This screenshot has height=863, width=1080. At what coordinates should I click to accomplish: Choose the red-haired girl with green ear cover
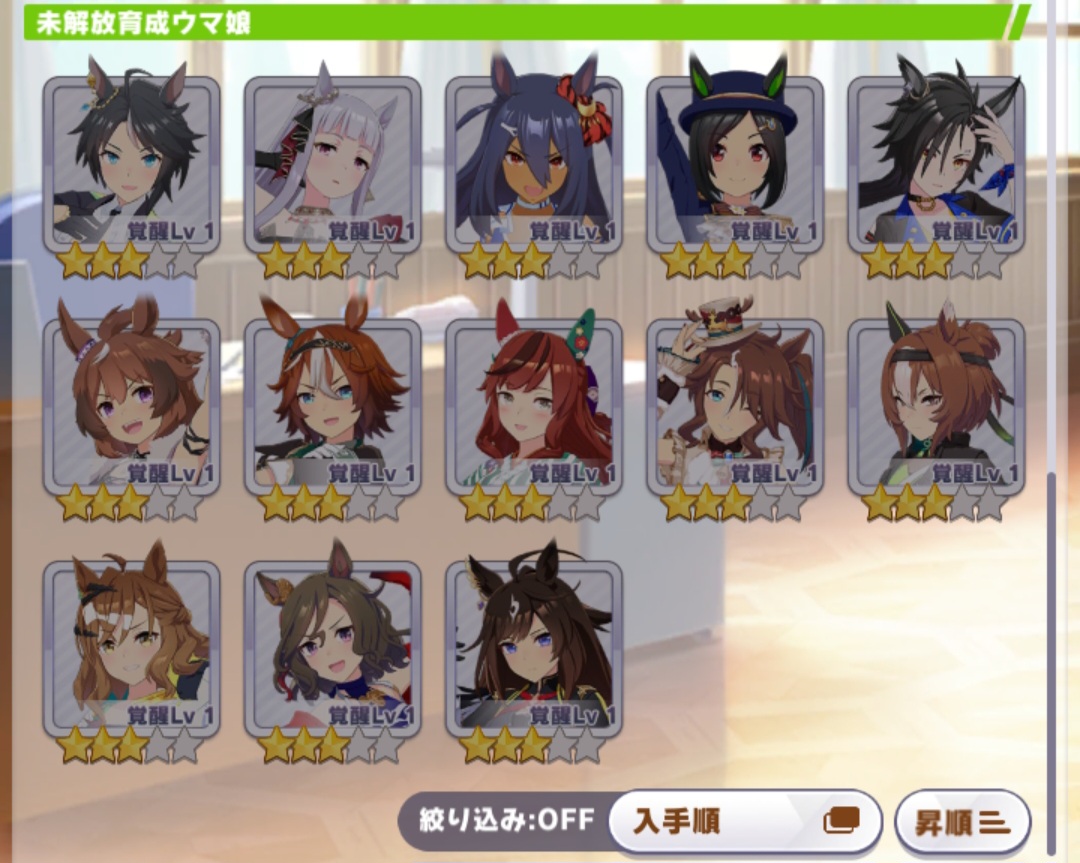533,407
